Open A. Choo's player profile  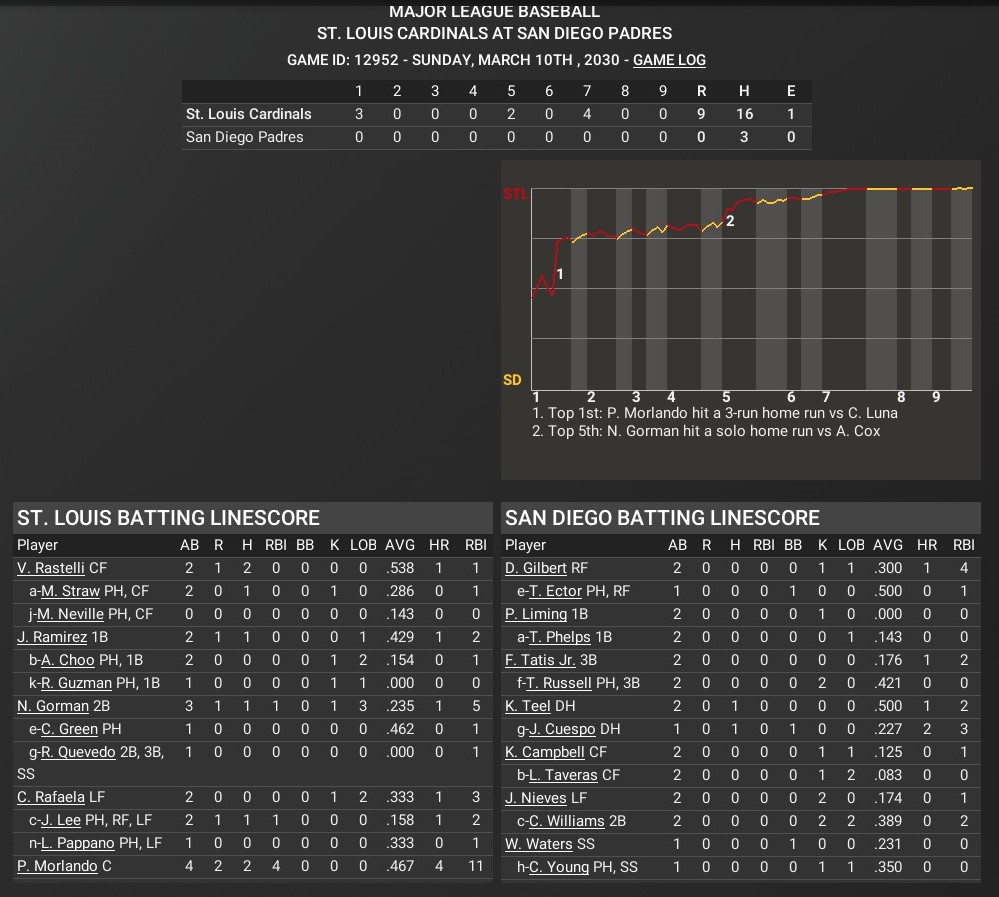[x=68, y=660]
